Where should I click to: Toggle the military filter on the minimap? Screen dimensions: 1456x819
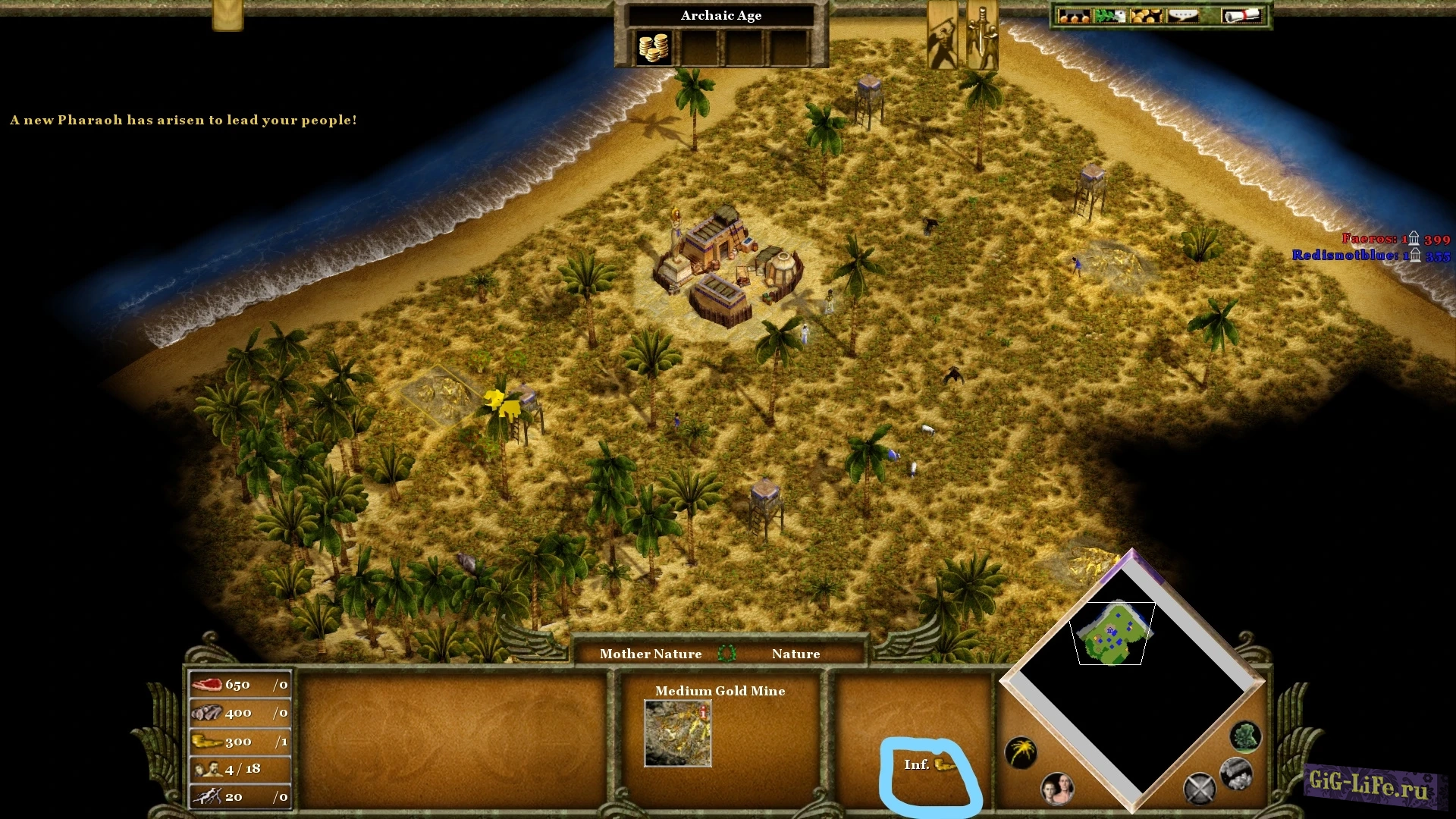[1200, 789]
